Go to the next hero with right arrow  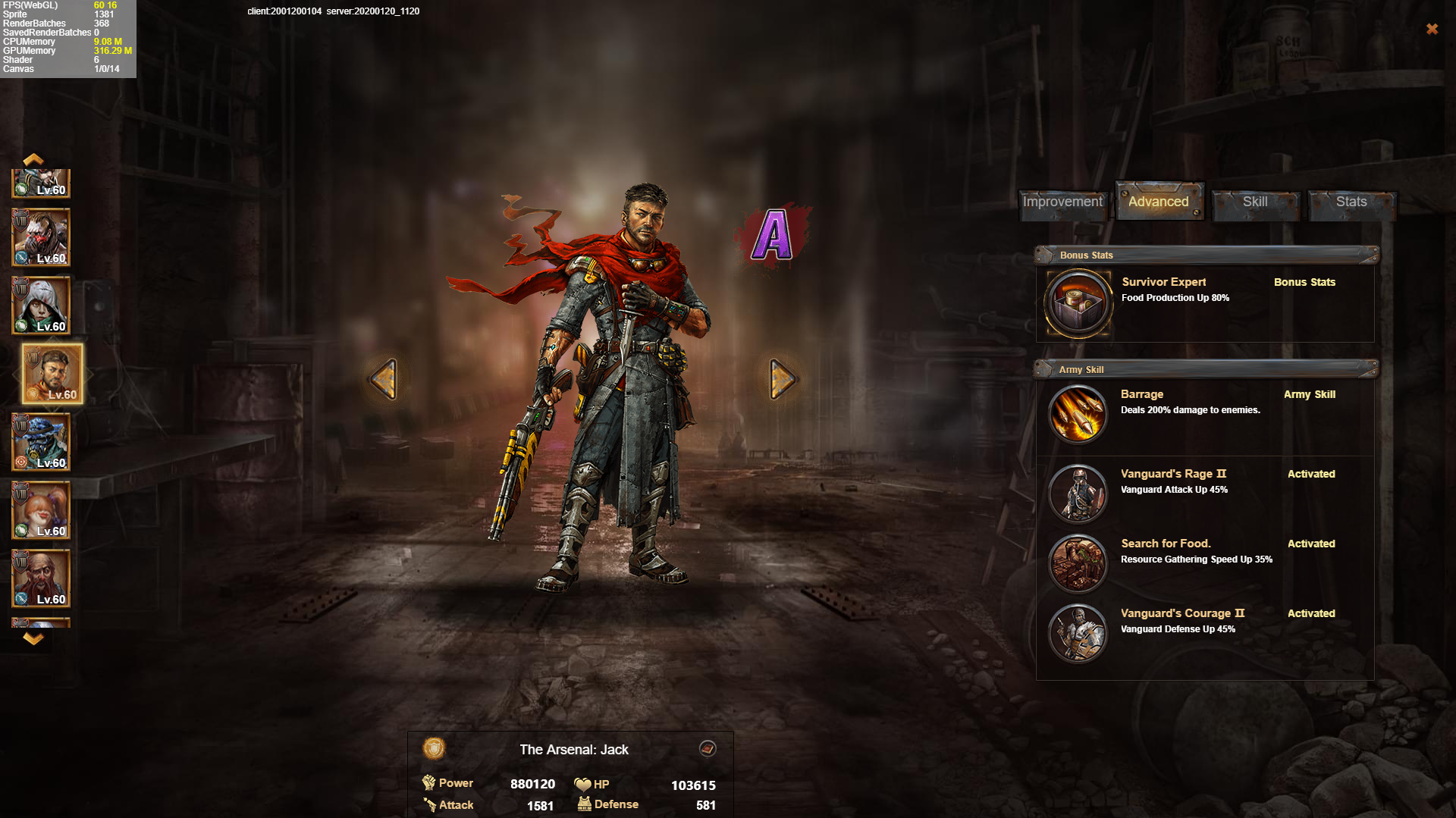[x=782, y=378]
